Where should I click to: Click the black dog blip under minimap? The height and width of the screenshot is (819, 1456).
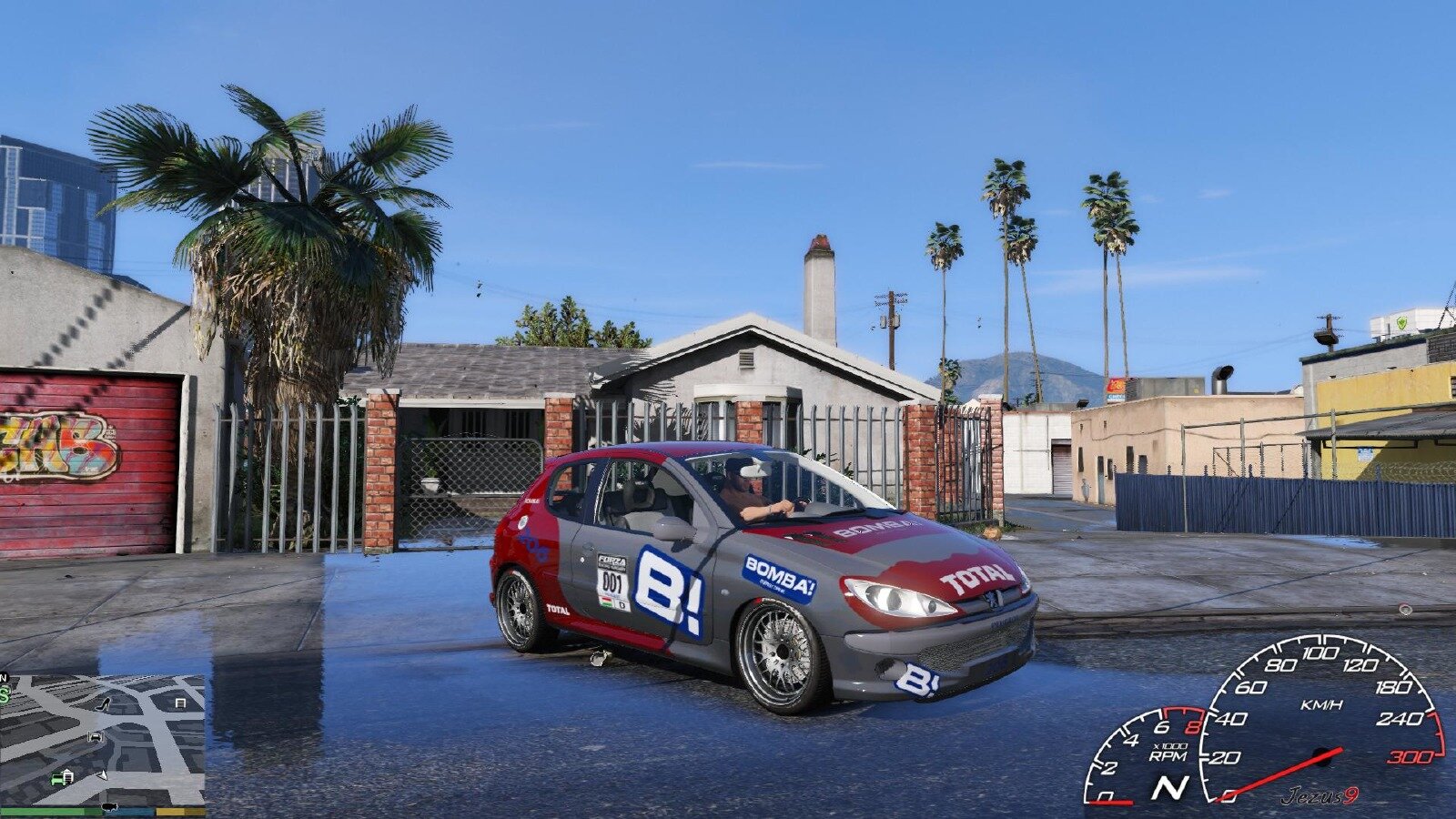(x=109, y=807)
